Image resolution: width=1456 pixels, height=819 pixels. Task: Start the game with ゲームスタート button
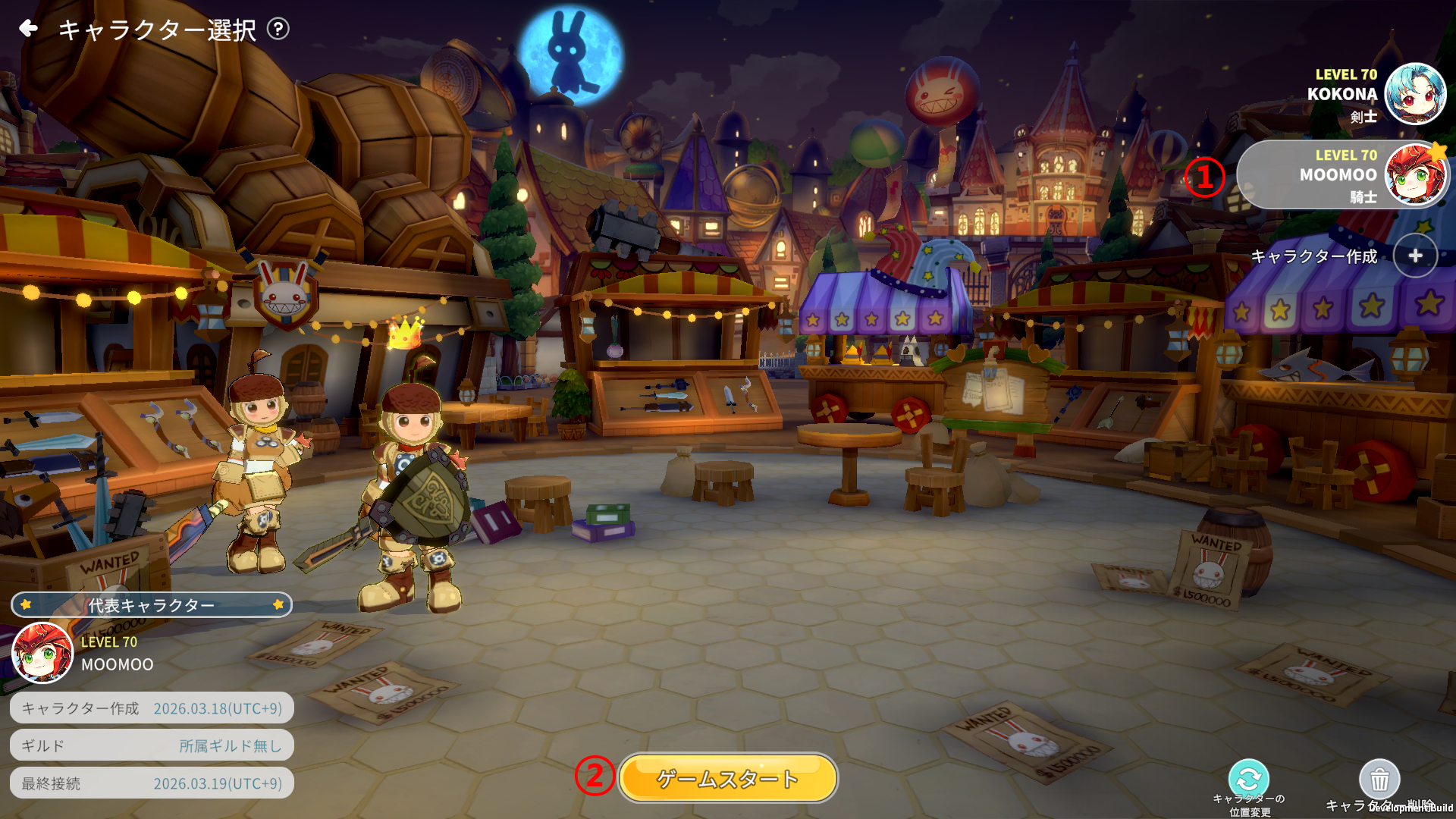[728, 778]
